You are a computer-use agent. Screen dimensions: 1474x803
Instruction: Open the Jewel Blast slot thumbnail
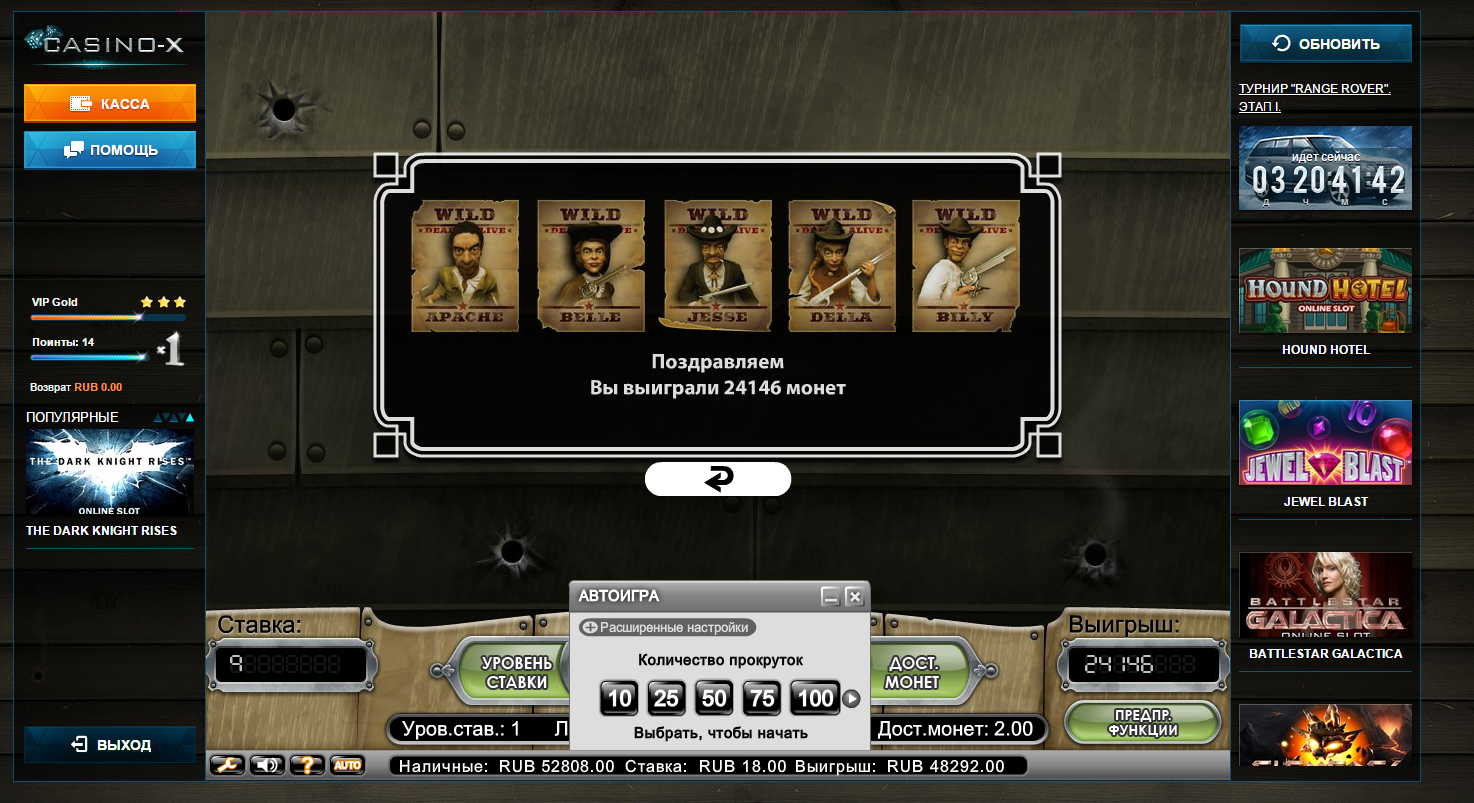(x=1325, y=443)
